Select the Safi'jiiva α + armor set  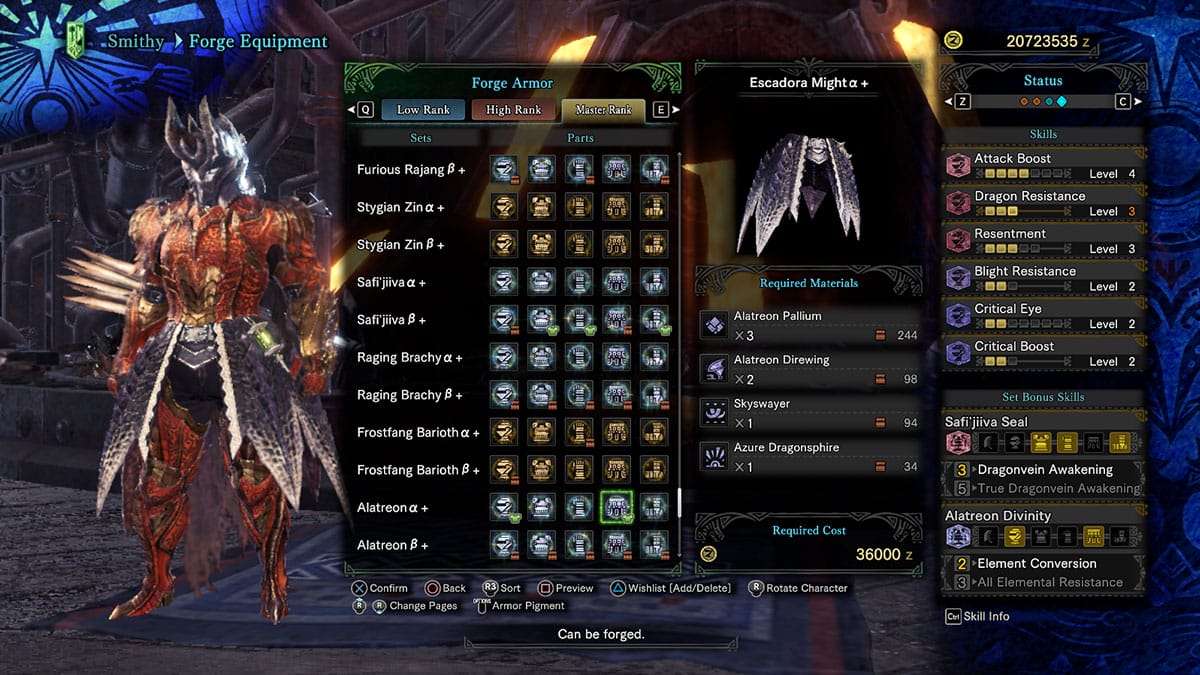pyautogui.click(x=391, y=283)
